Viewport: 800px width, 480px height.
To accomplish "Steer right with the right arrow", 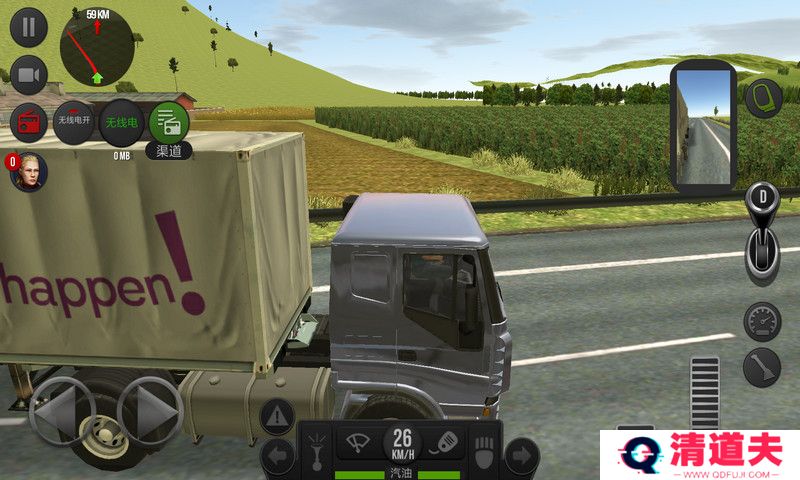I will point(150,411).
